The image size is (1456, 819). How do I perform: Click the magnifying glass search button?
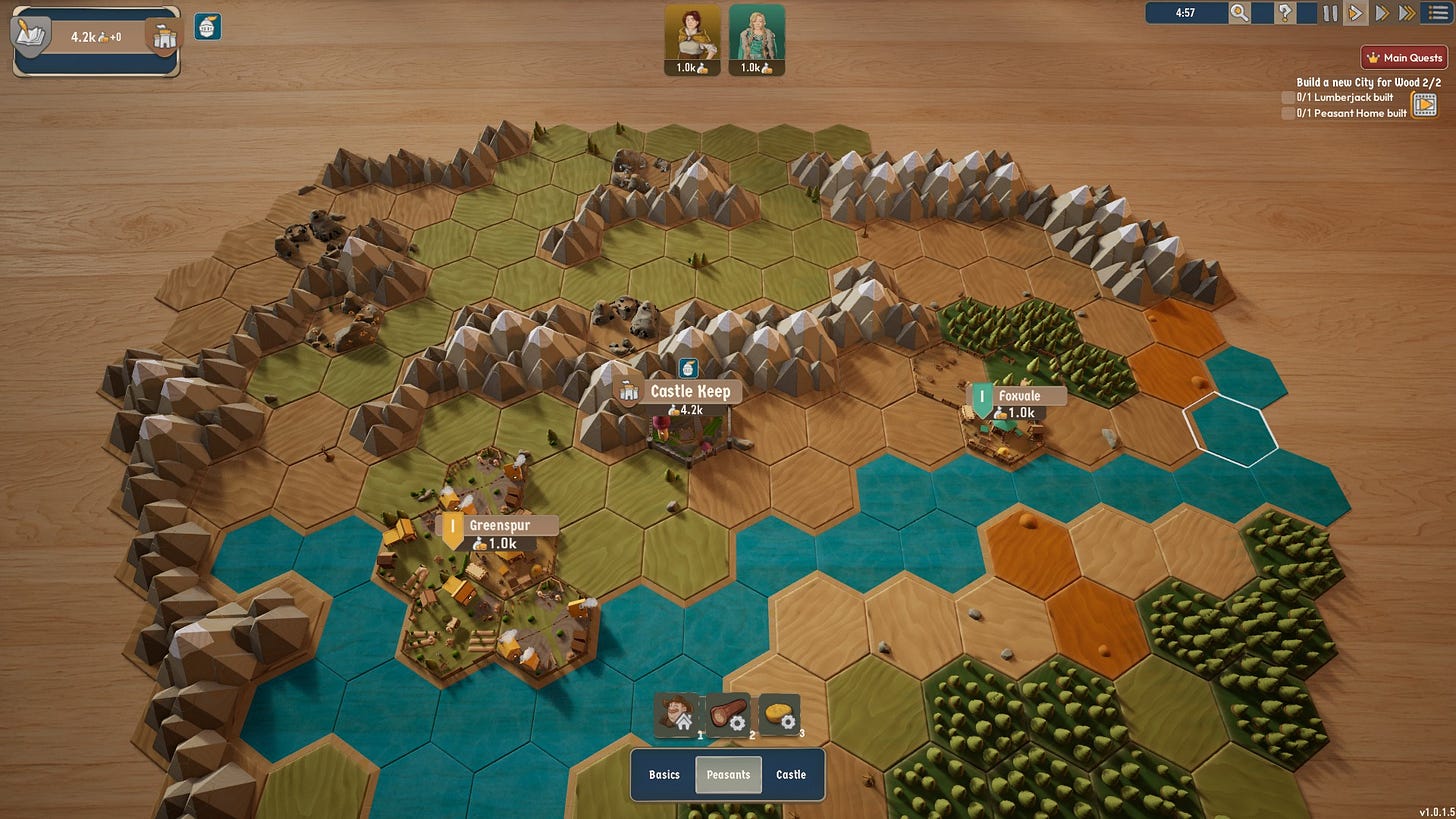(x=1239, y=13)
